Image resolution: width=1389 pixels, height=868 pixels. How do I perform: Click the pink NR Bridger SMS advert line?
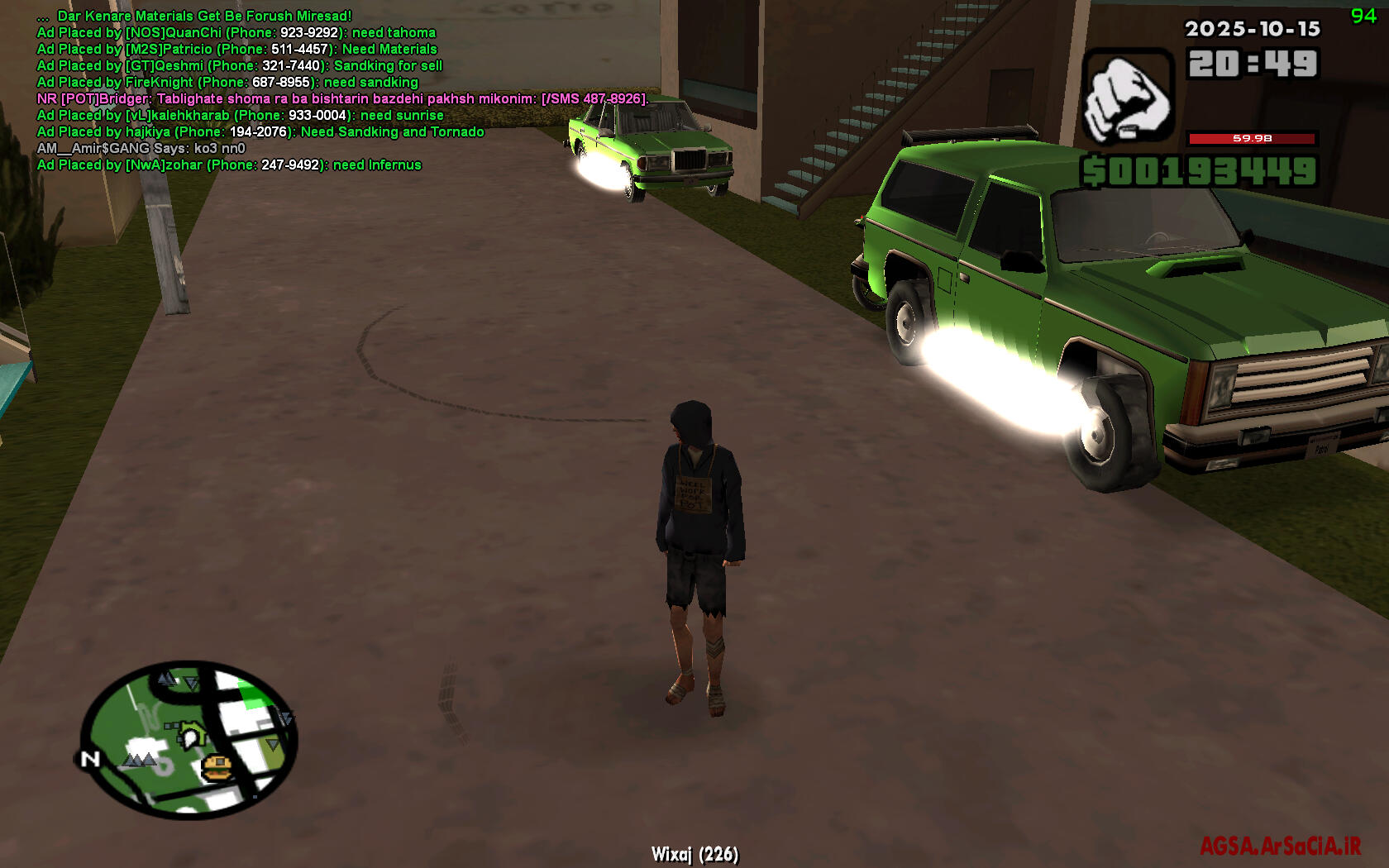[x=341, y=99]
